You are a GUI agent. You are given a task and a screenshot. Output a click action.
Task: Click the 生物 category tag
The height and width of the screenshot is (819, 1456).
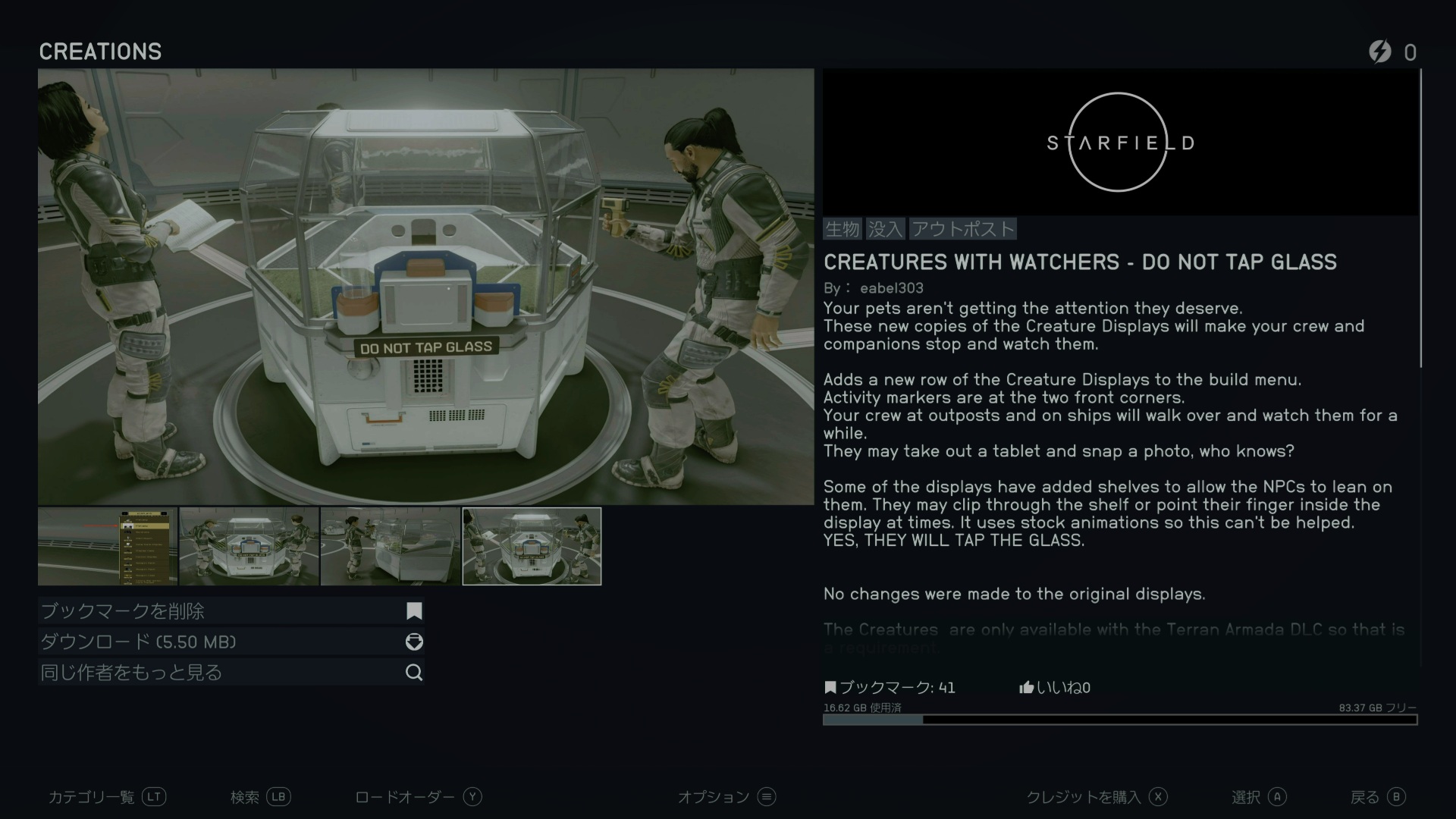tap(843, 229)
